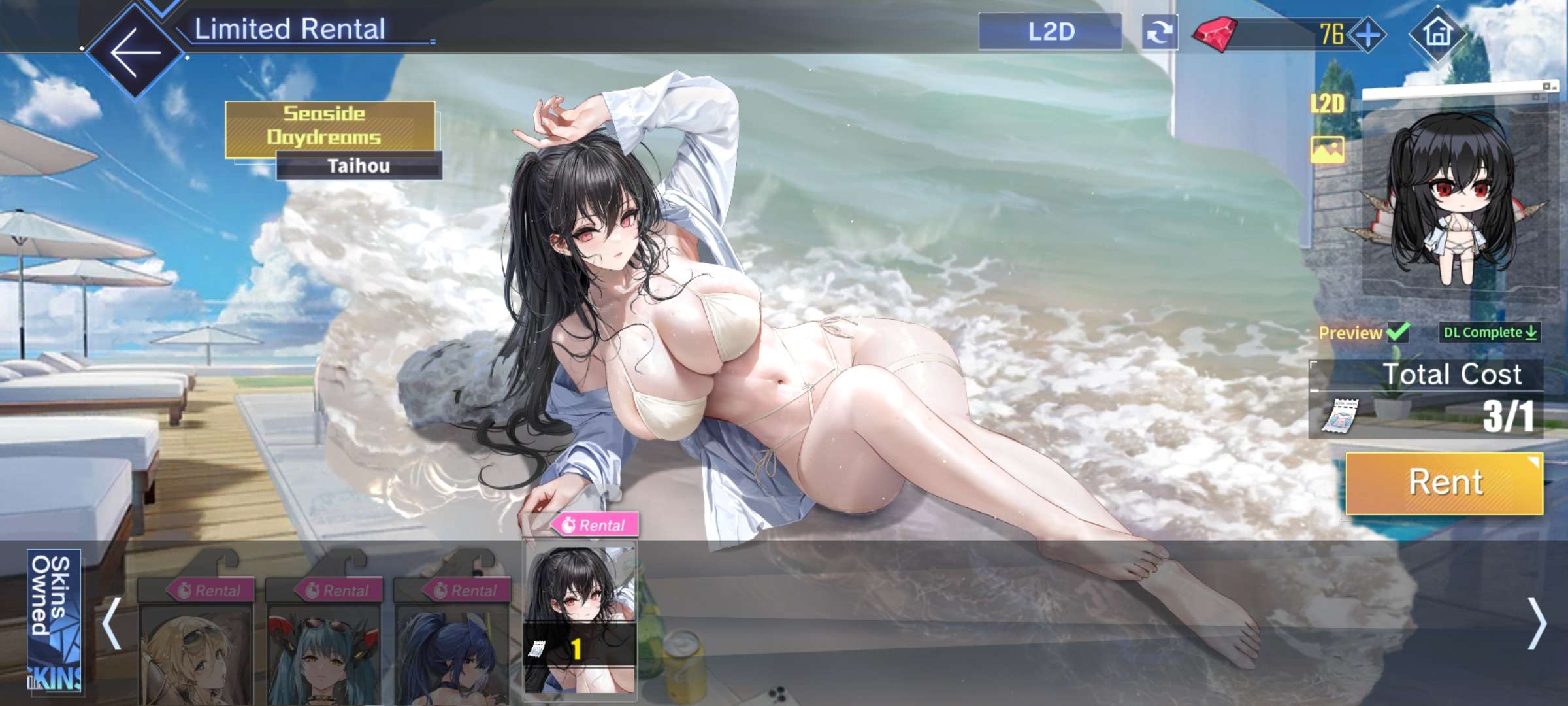Return to the home screen

click(1437, 32)
